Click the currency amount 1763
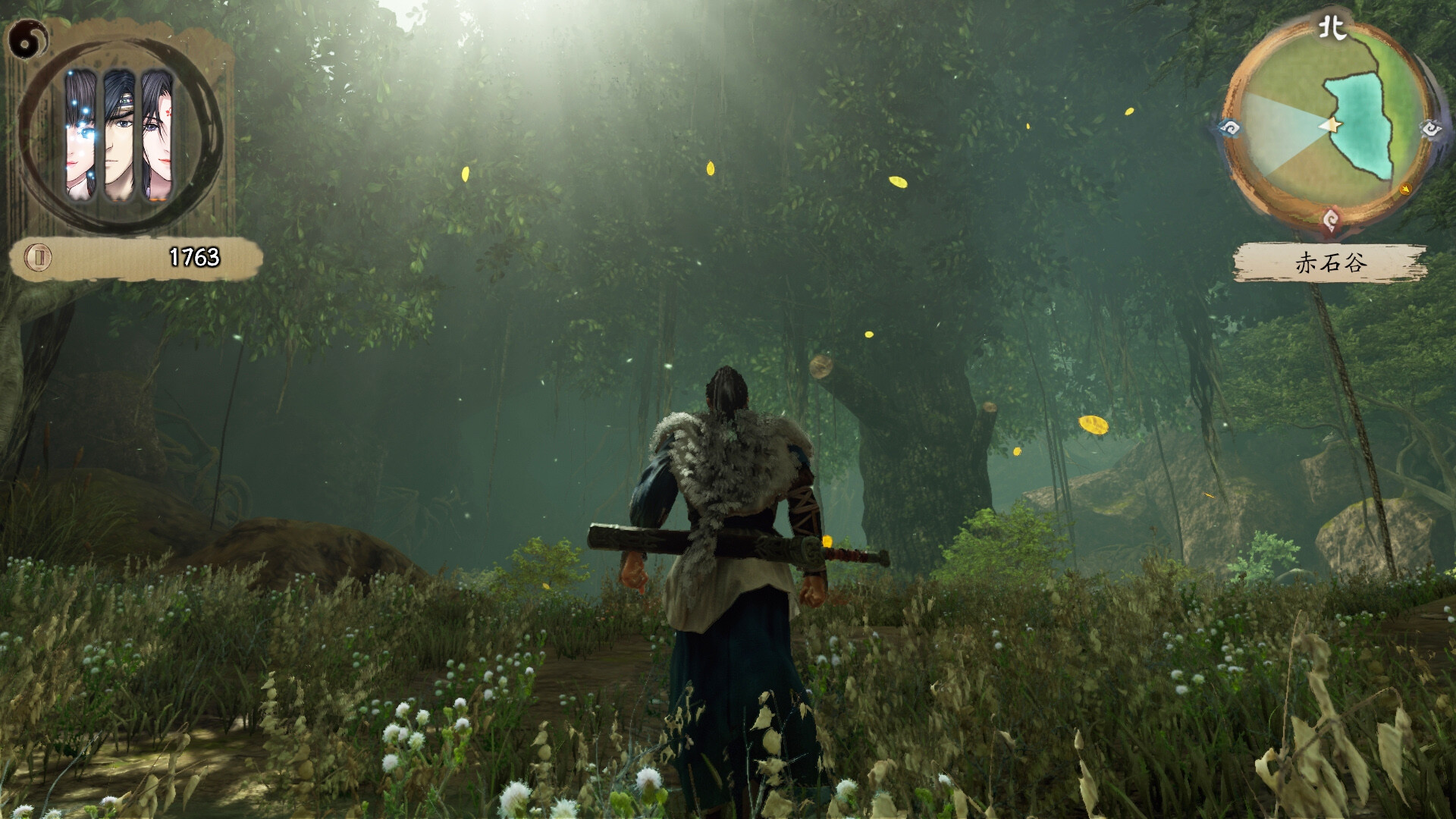Image resolution: width=1456 pixels, height=819 pixels. click(x=193, y=257)
